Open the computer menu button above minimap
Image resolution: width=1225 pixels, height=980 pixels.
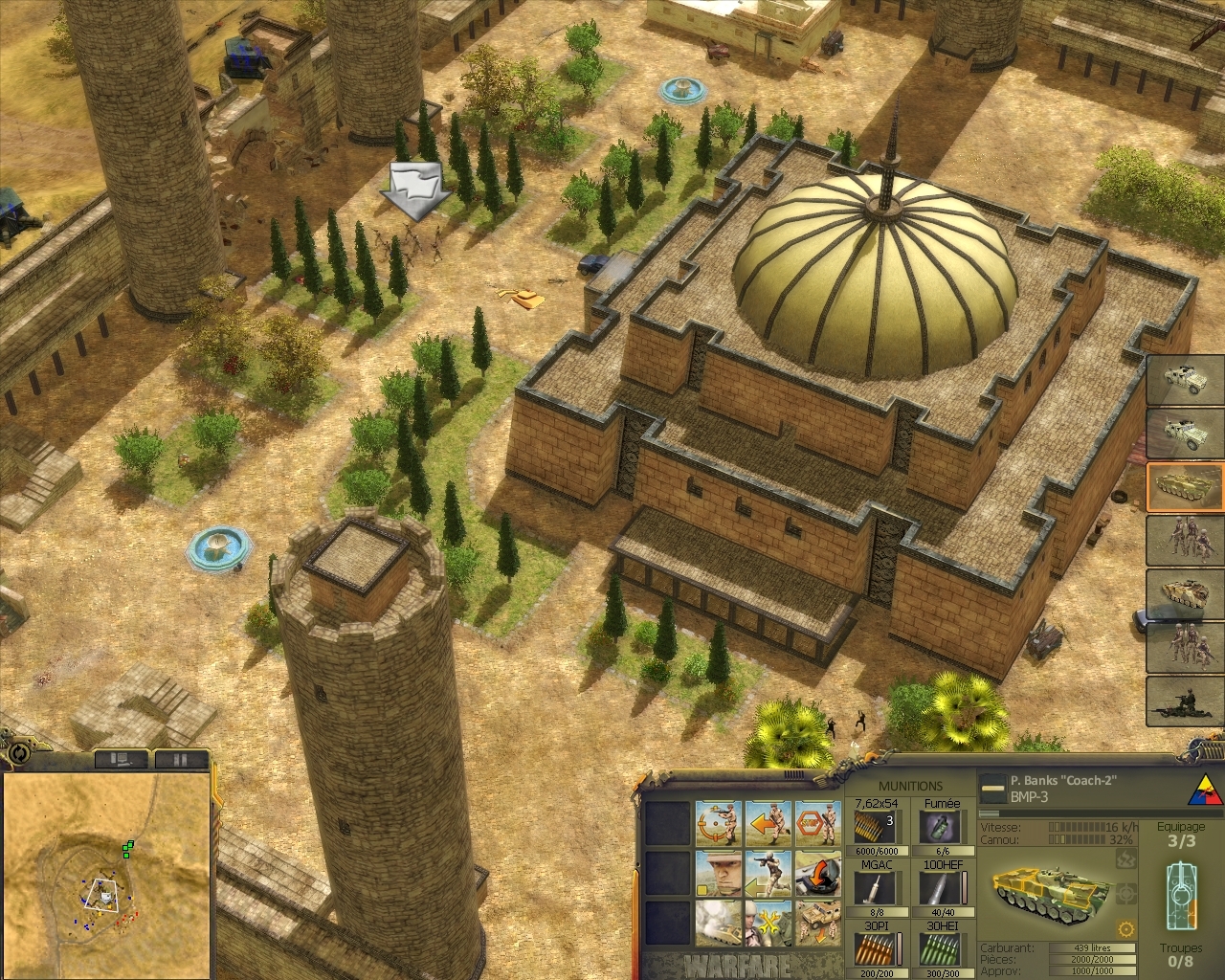tap(122, 759)
